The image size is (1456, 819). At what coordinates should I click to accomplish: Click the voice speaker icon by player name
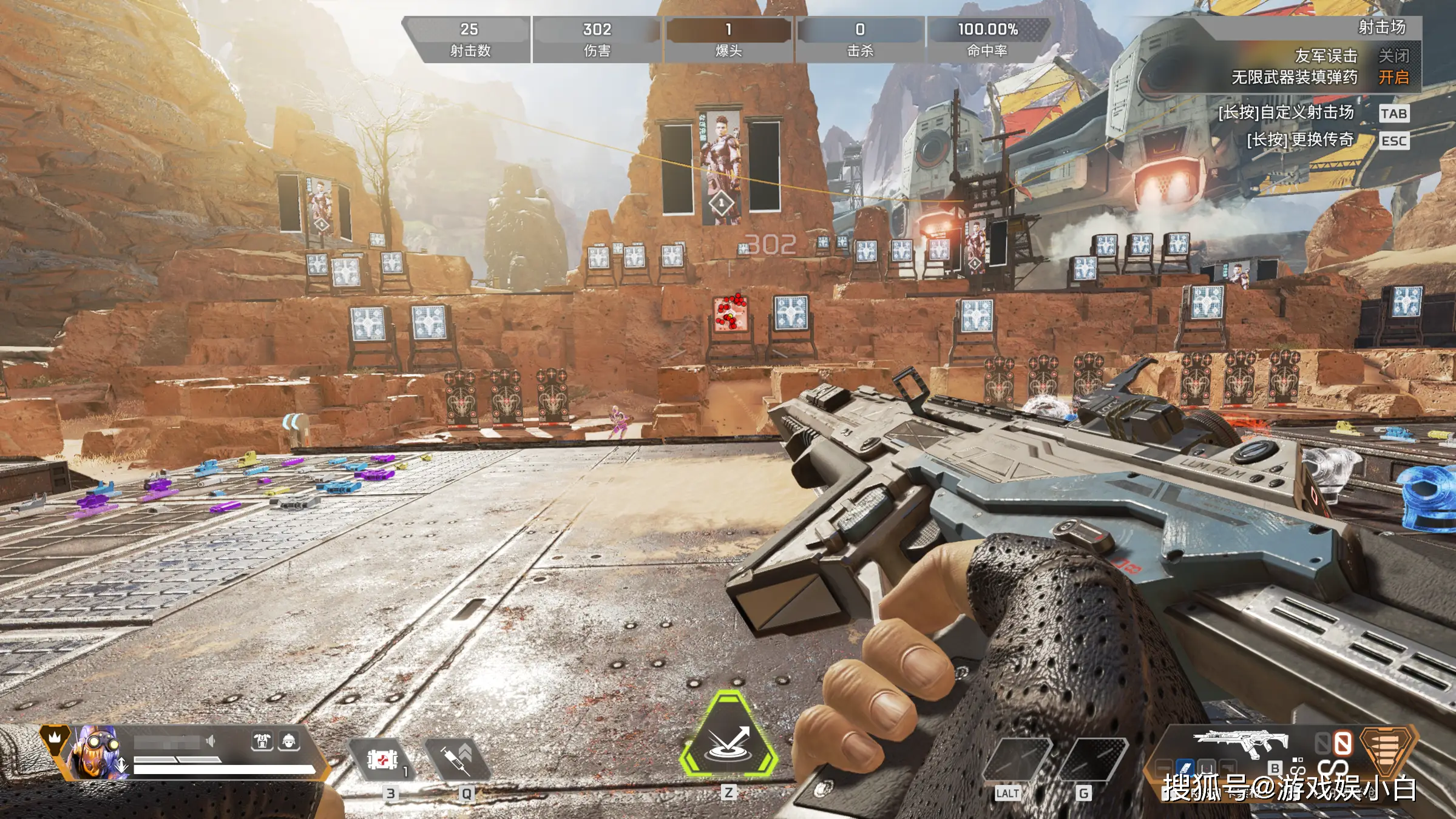211,741
